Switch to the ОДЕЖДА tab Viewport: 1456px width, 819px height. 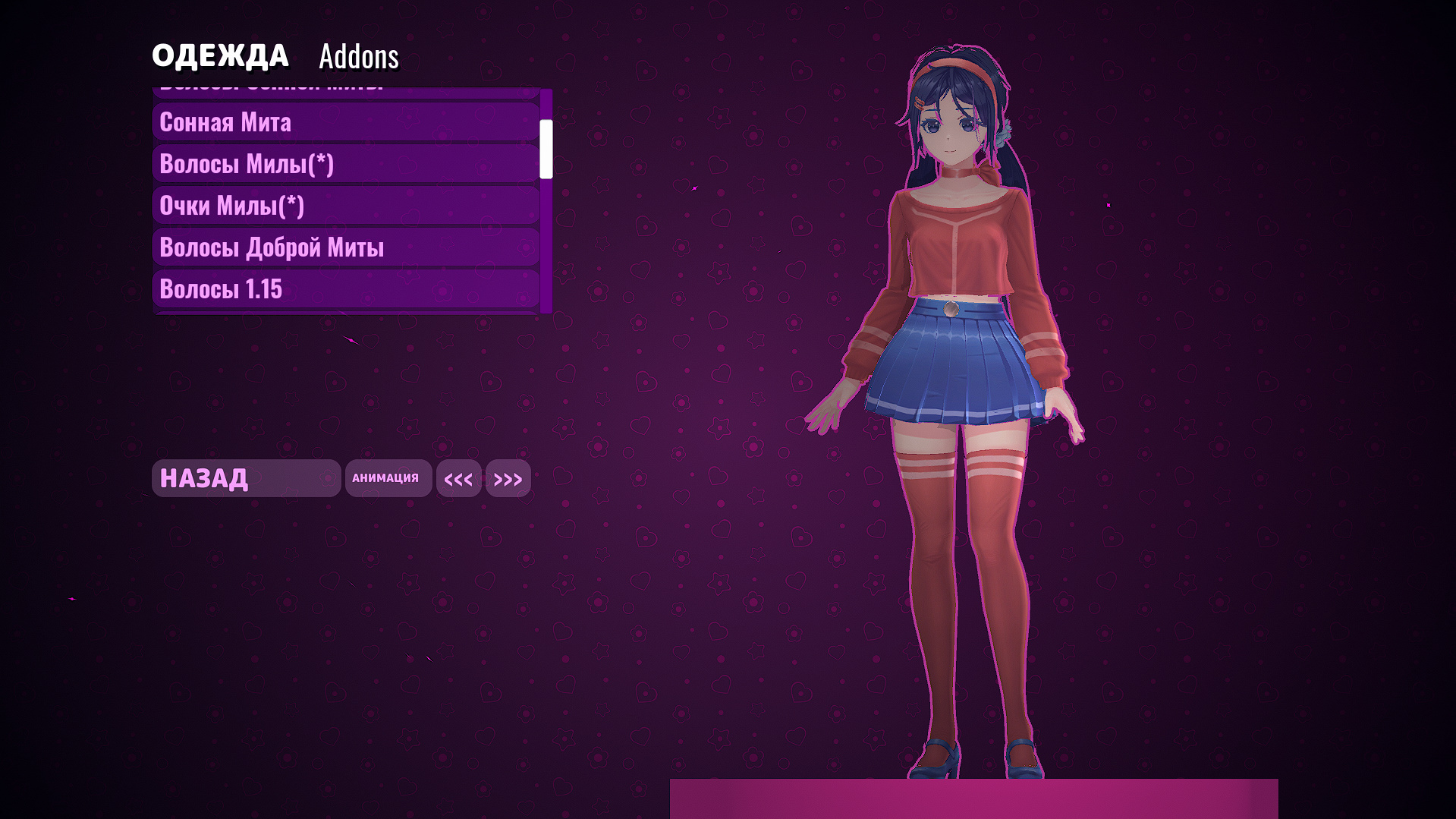(x=220, y=56)
